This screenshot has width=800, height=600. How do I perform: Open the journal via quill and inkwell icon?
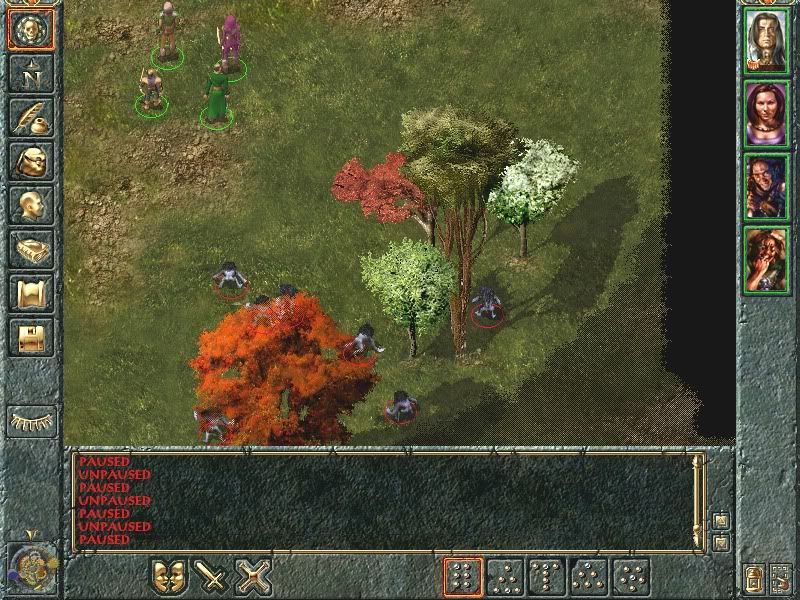tap(30, 116)
